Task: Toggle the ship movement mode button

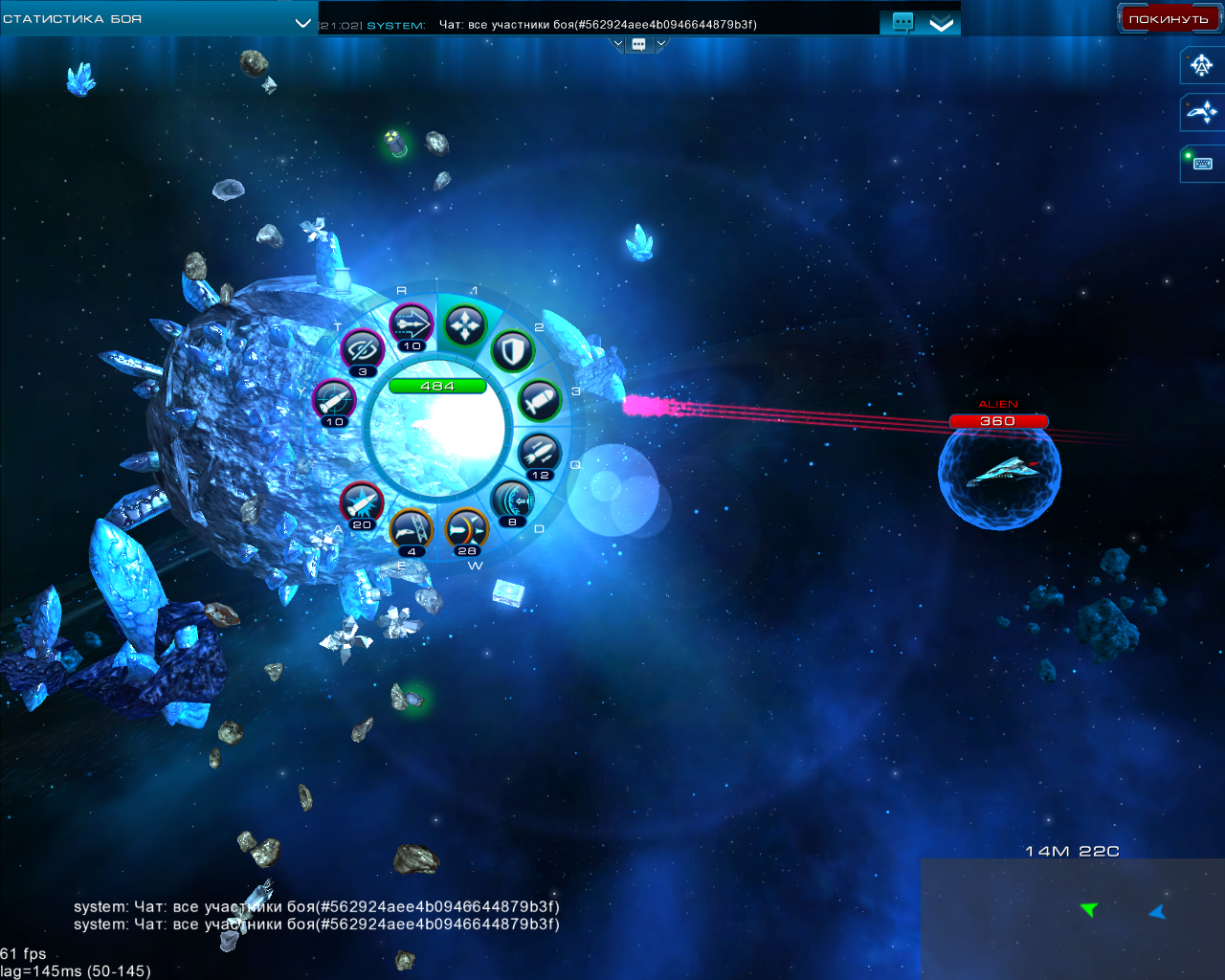Action: coord(1202,113)
